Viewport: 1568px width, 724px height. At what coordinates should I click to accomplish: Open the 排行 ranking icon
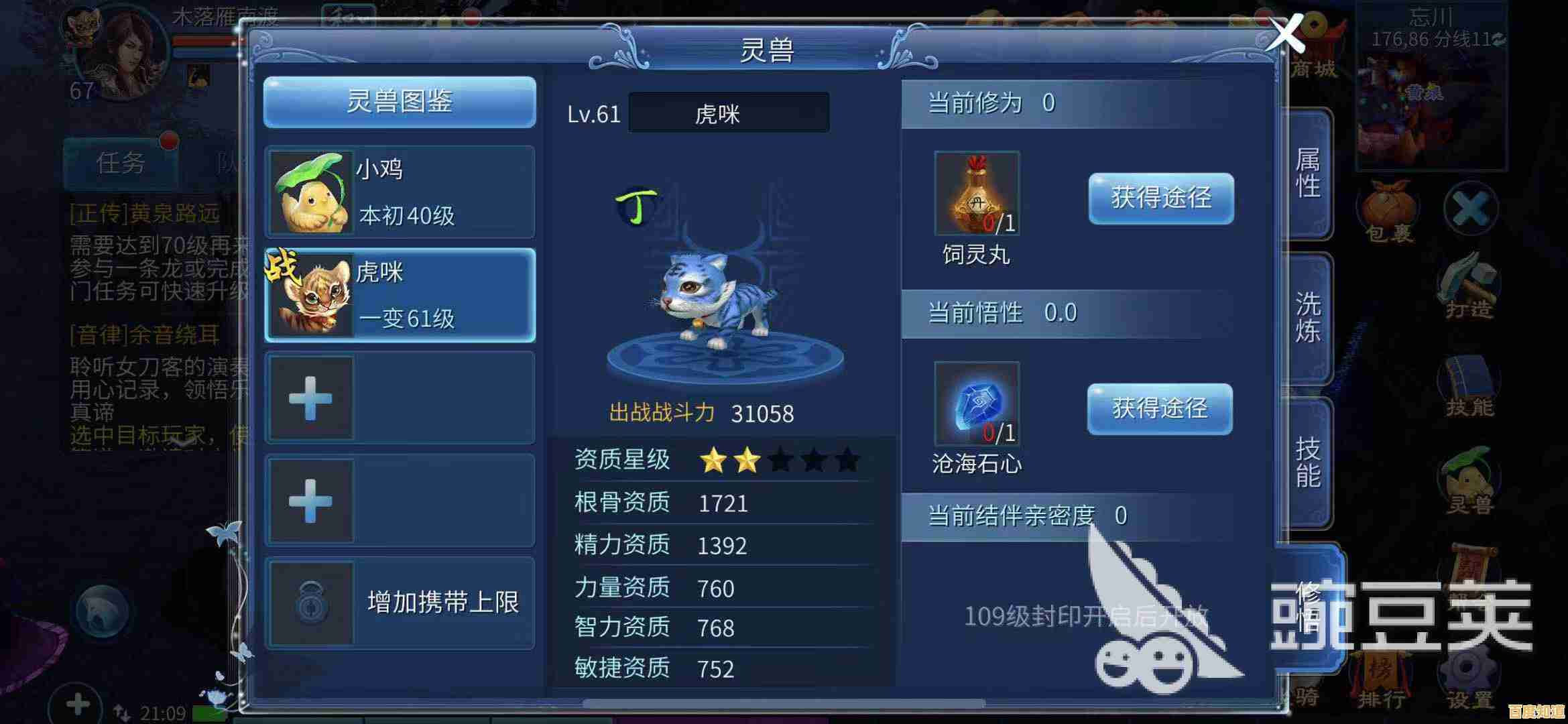(x=1381, y=677)
